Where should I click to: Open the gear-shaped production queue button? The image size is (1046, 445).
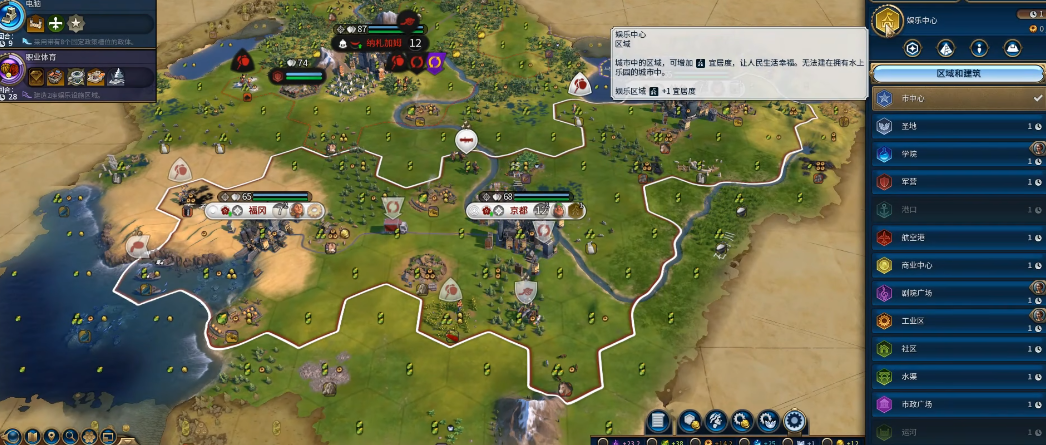[x=795, y=421]
